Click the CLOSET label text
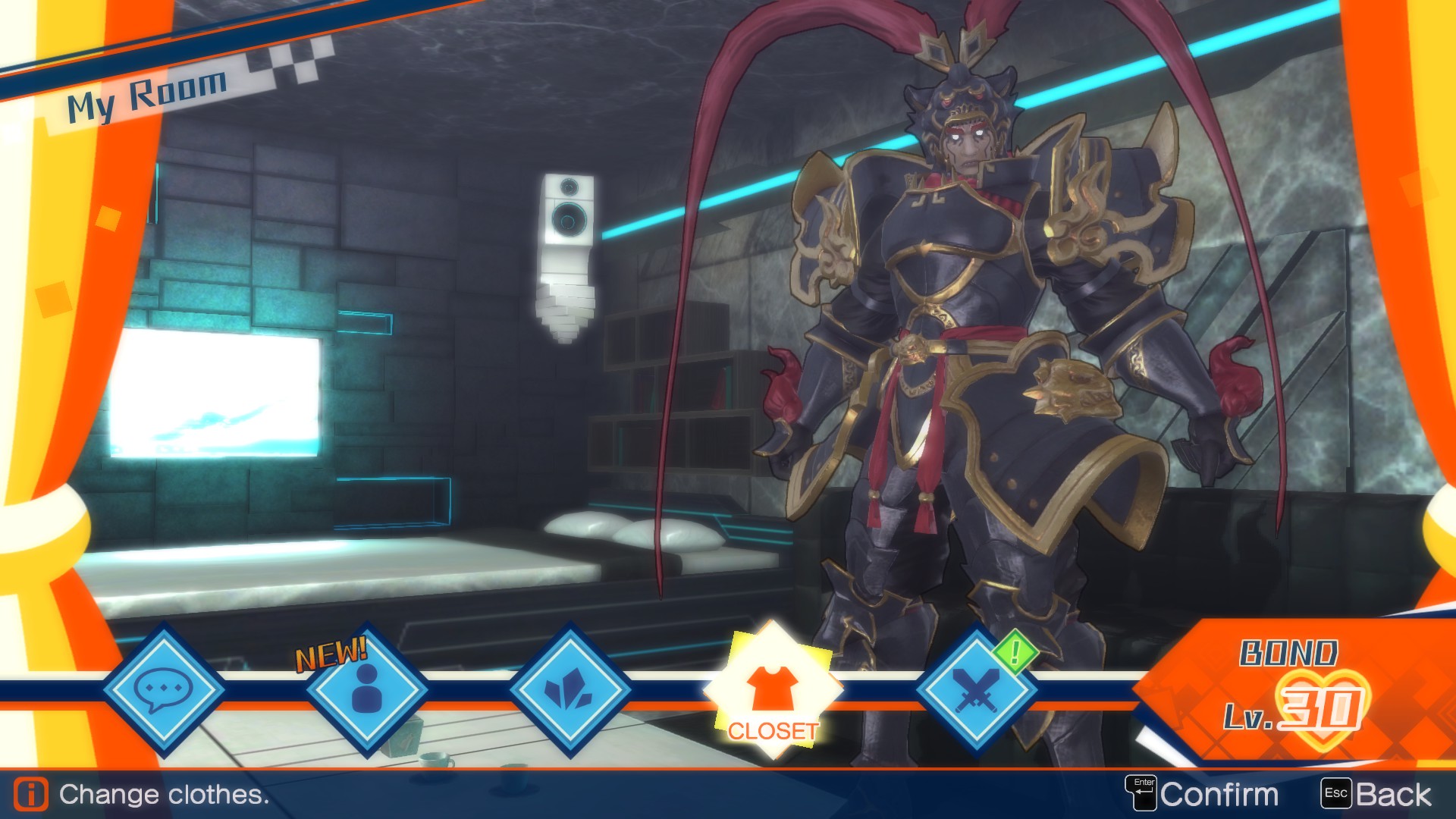This screenshot has height=819, width=1456. [773, 733]
